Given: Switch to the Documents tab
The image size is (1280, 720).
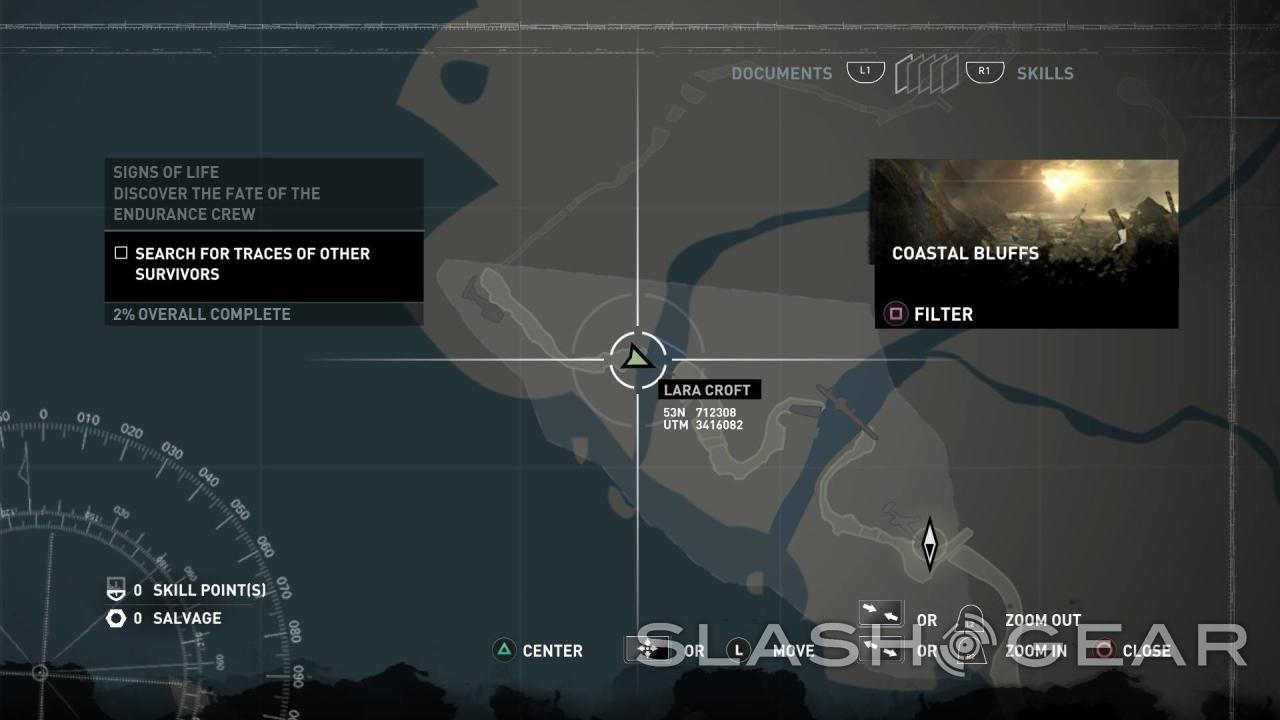Looking at the screenshot, I should [781, 73].
